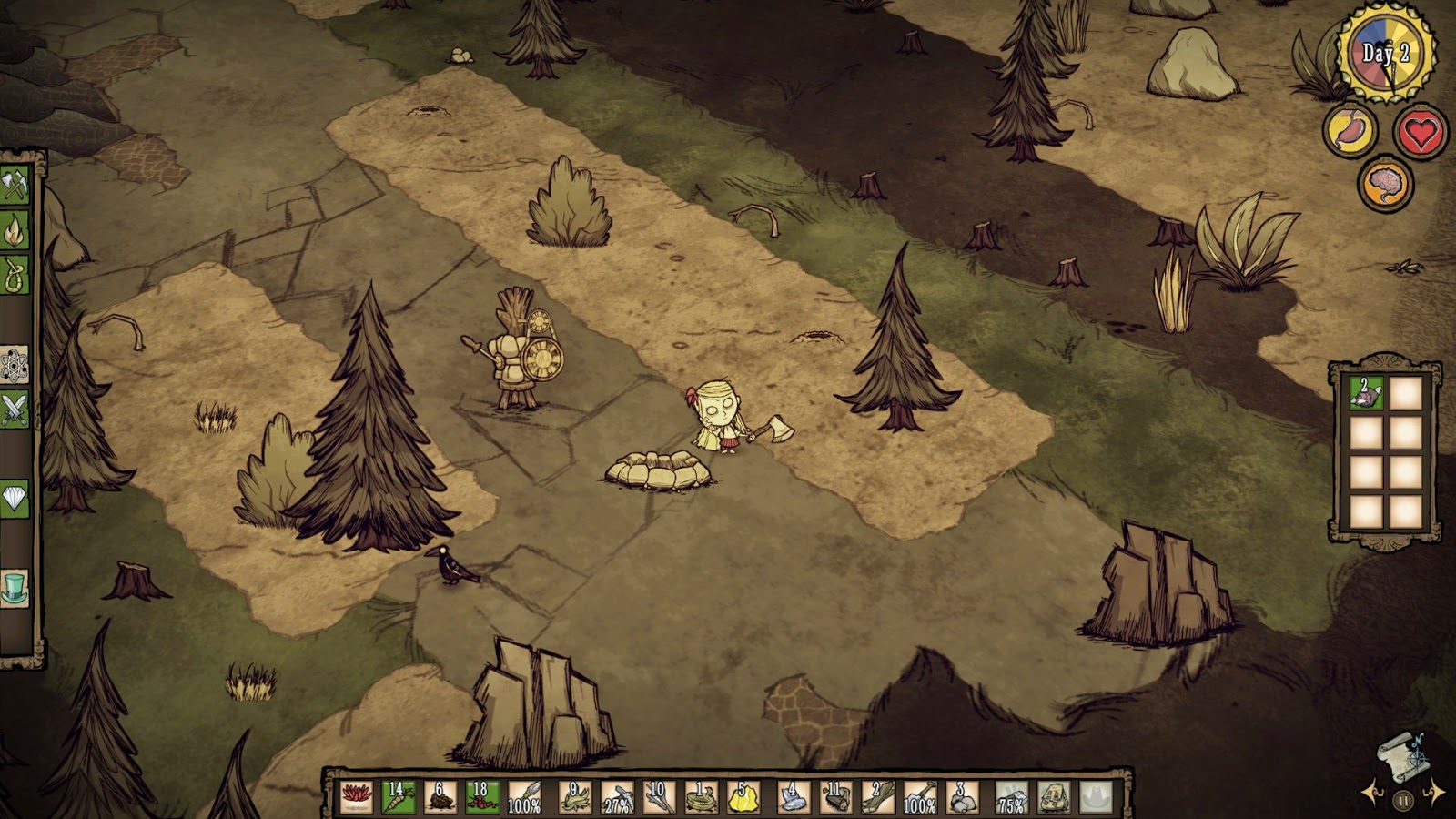Open the Fire crafting tab
Viewport: 1456px width, 819px height.
(15, 230)
